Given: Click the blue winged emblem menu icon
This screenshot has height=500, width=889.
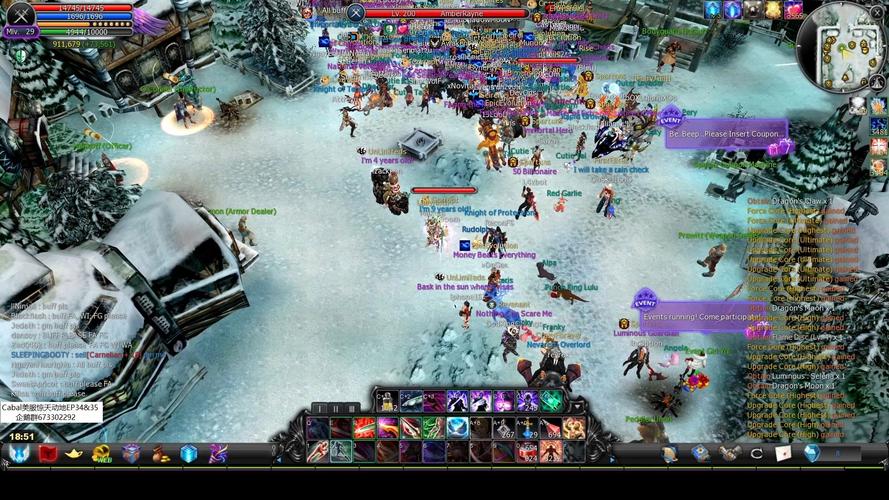Looking at the screenshot, I should (x=19, y=454).
